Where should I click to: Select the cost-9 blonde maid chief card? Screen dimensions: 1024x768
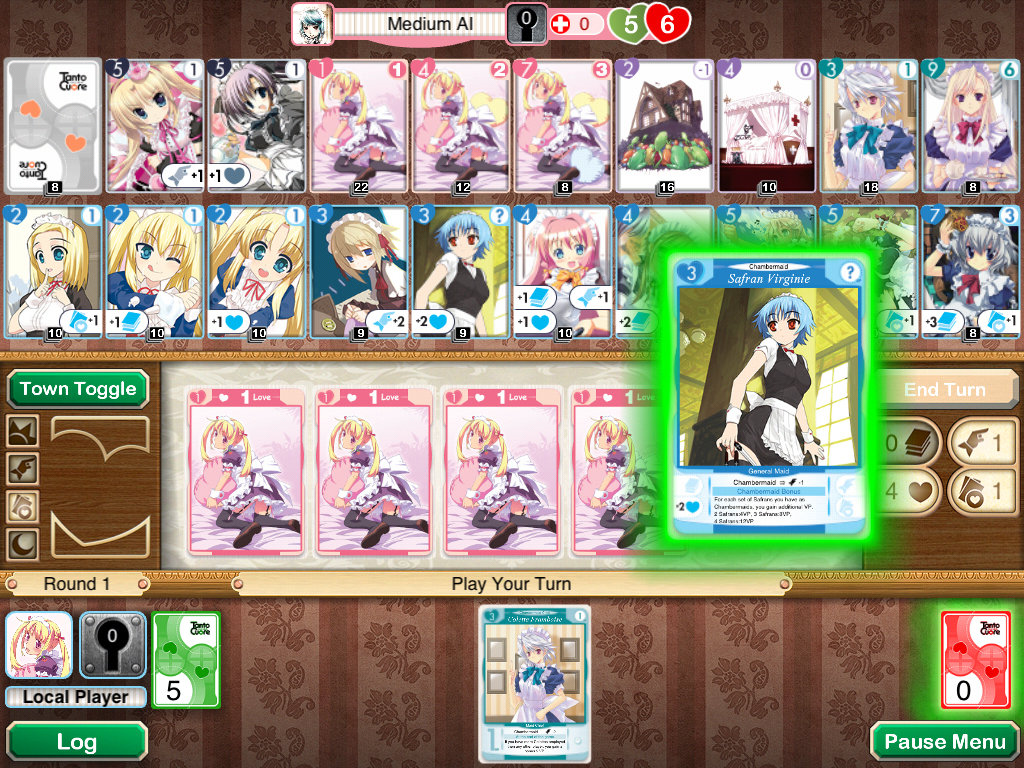coord(971,125)
